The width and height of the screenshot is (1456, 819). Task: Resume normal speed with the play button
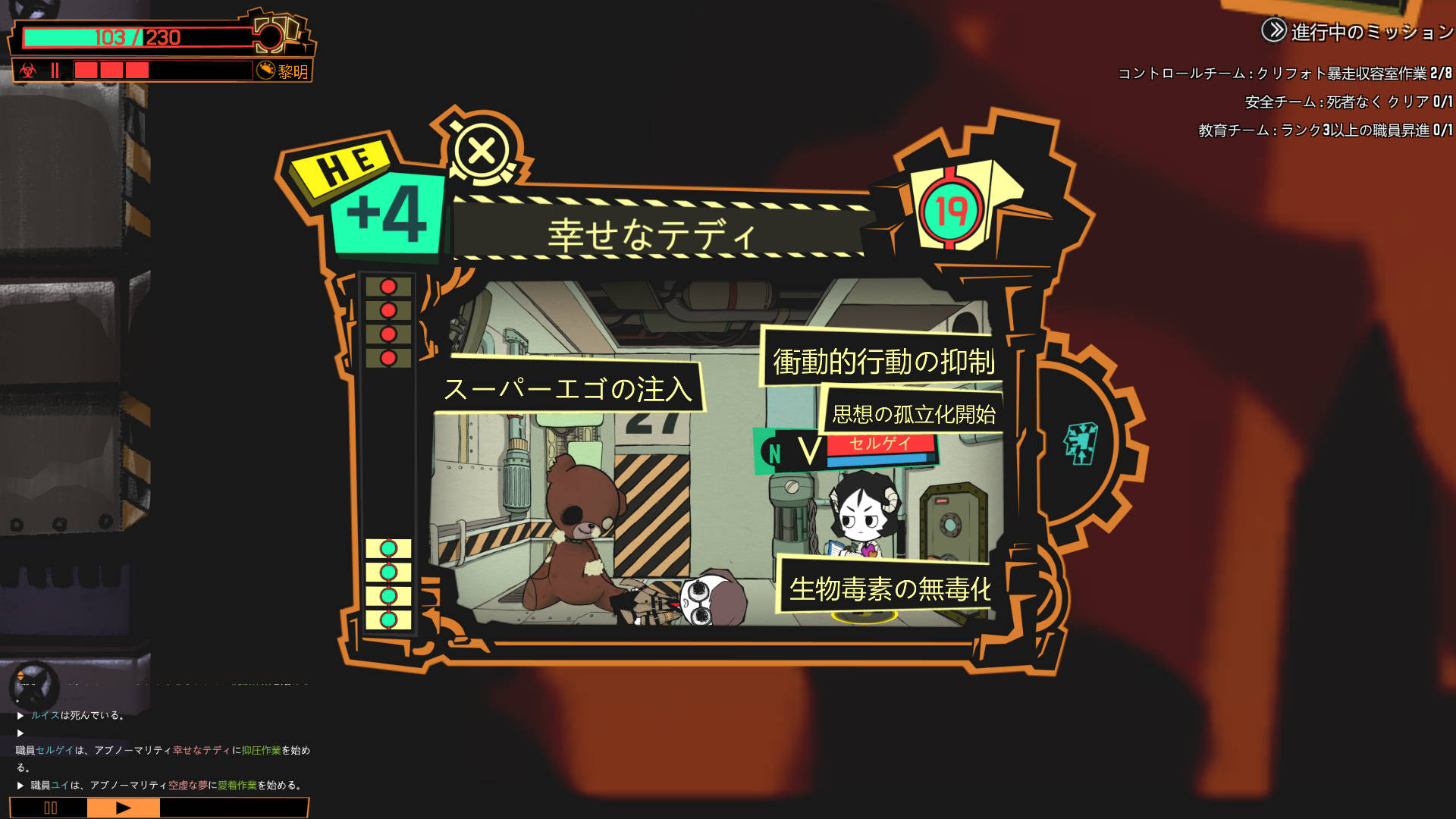(x=123, y=808)
